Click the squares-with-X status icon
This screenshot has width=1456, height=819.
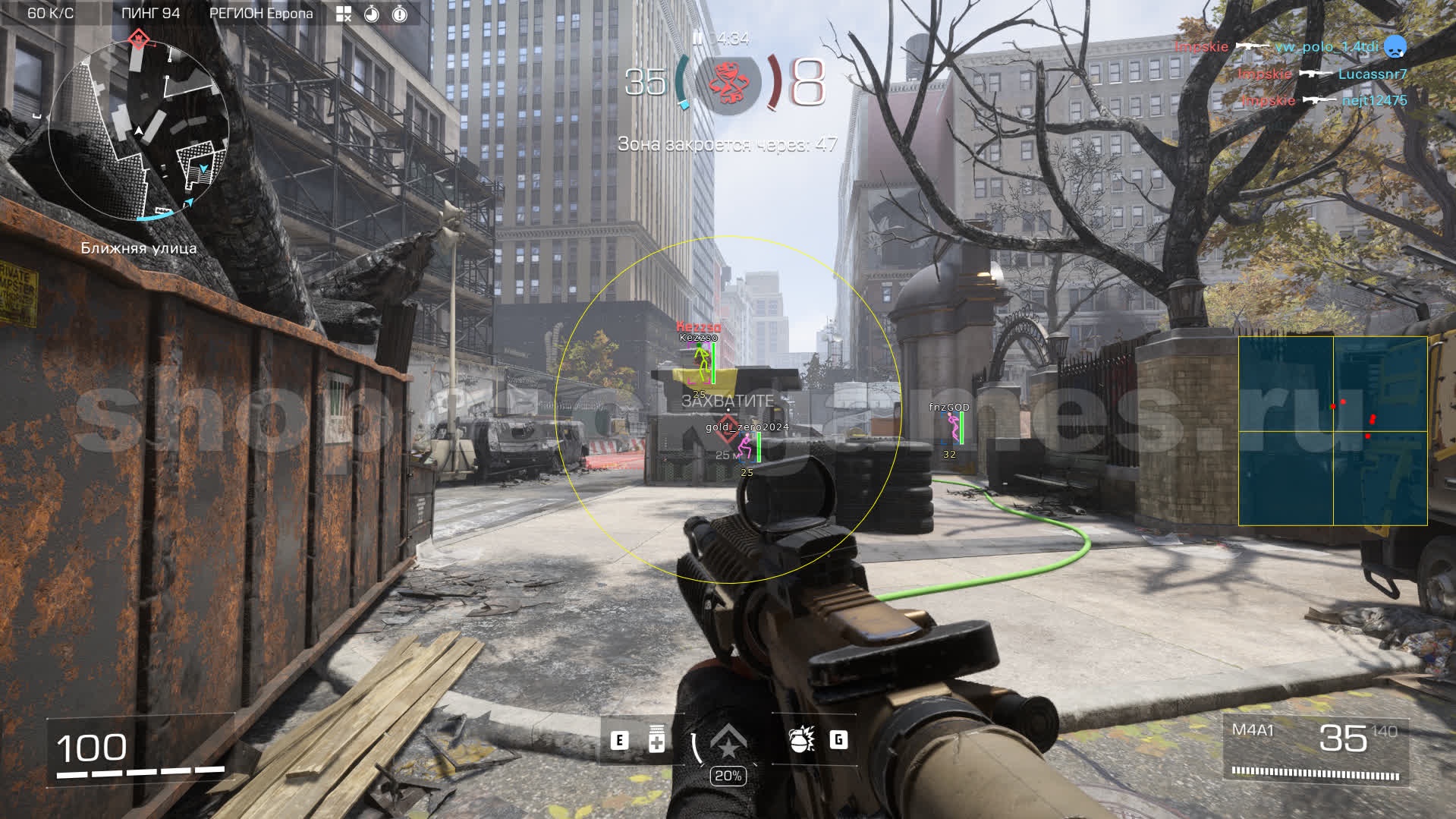click(x=344, y=14)
